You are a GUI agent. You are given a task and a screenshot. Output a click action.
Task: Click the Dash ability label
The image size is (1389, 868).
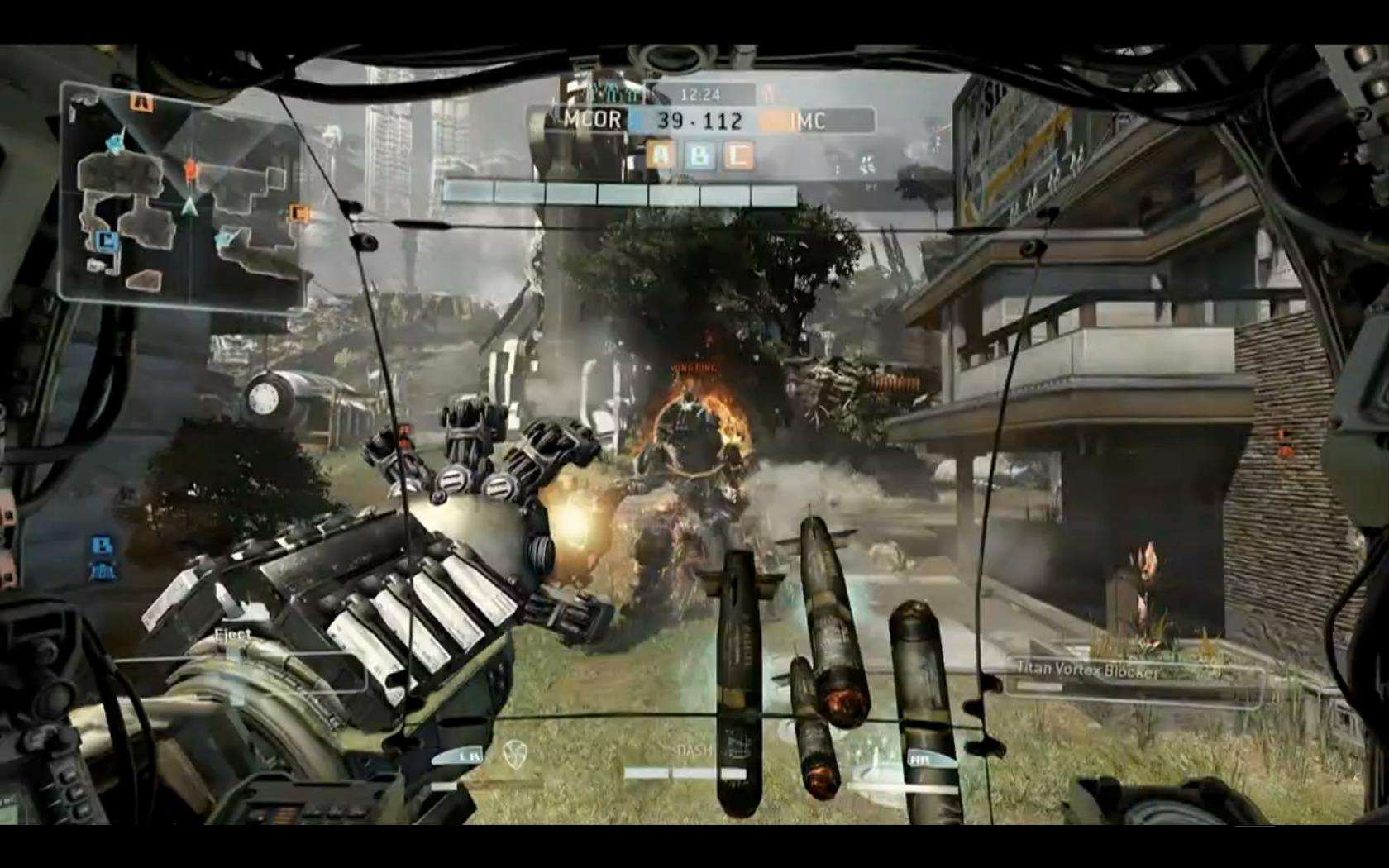click(x=694, y=751)
